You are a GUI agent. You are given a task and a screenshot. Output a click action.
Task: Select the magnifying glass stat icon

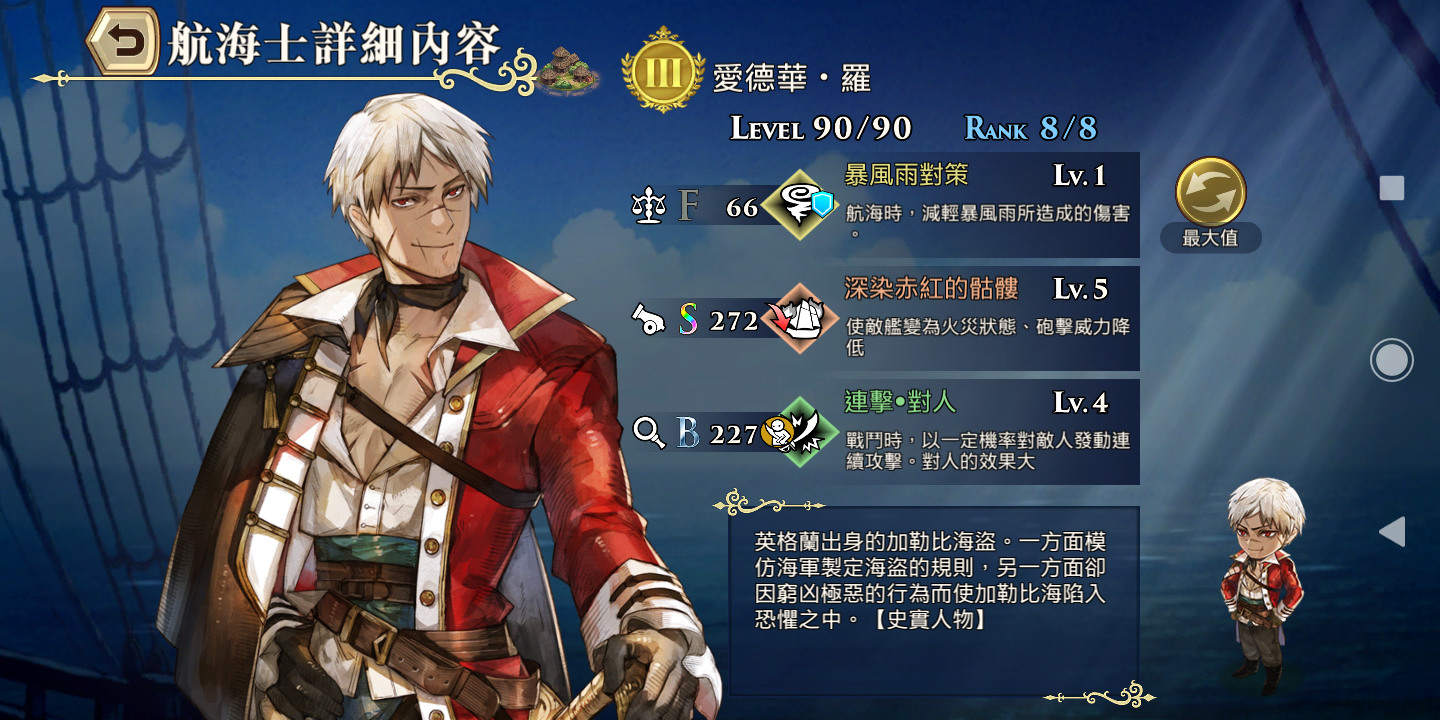(x=652, y=430)
